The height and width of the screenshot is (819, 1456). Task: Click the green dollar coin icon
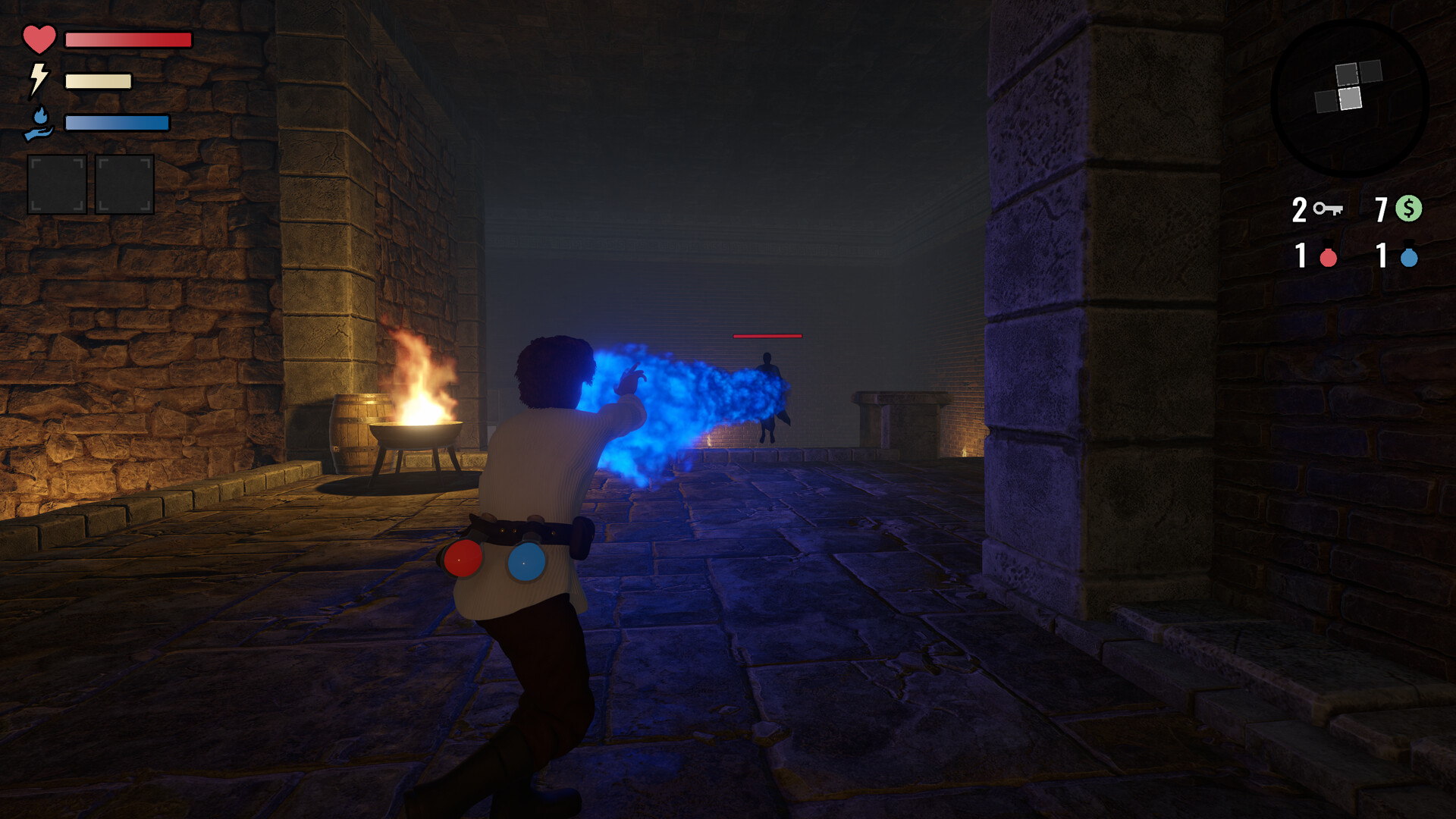click(x=1409, y=208)
